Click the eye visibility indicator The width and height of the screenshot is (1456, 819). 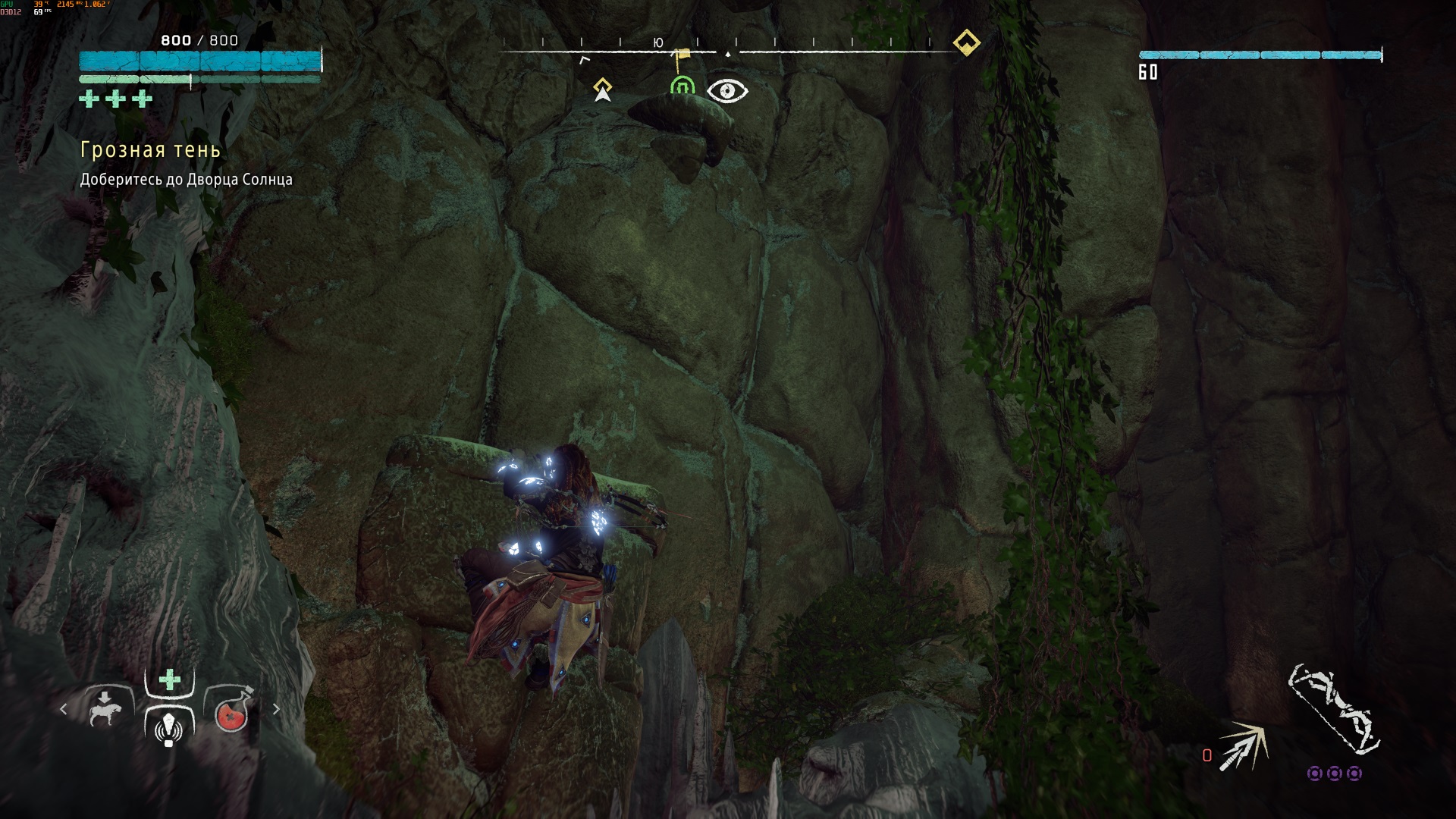pos(727,91)
